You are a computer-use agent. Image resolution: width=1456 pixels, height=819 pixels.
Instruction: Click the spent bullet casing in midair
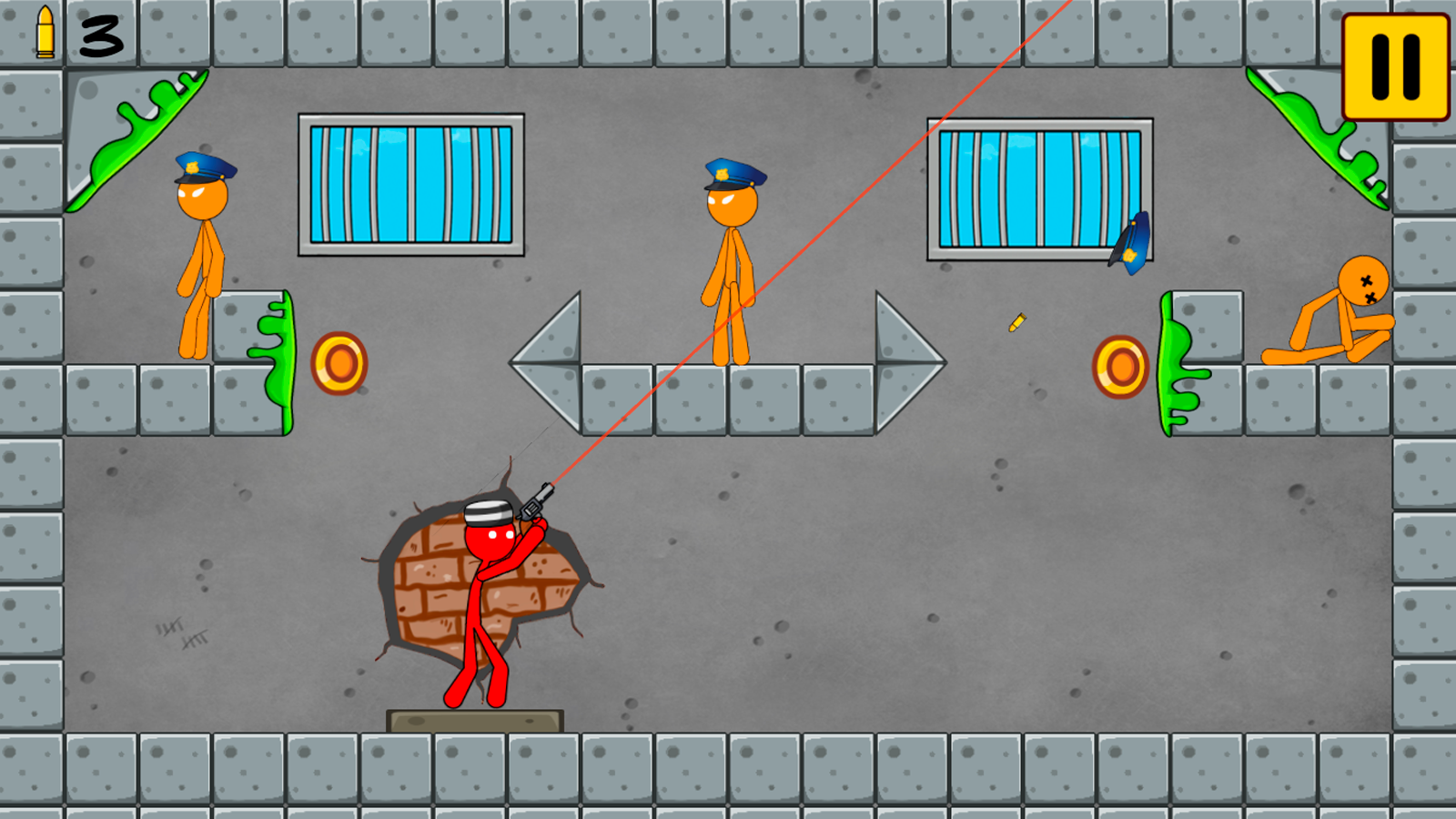pos(1016,323)
